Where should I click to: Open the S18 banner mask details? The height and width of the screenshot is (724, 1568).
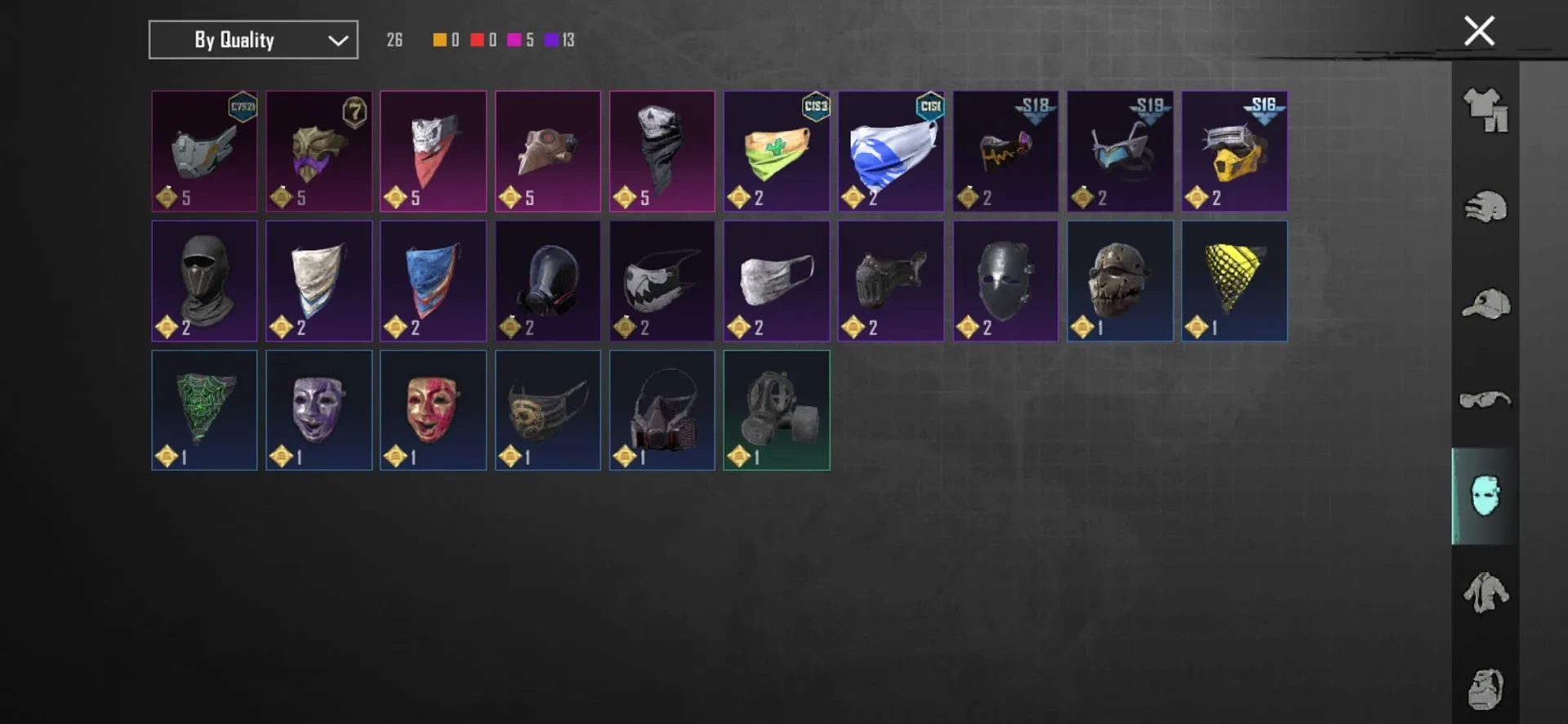1005,151
